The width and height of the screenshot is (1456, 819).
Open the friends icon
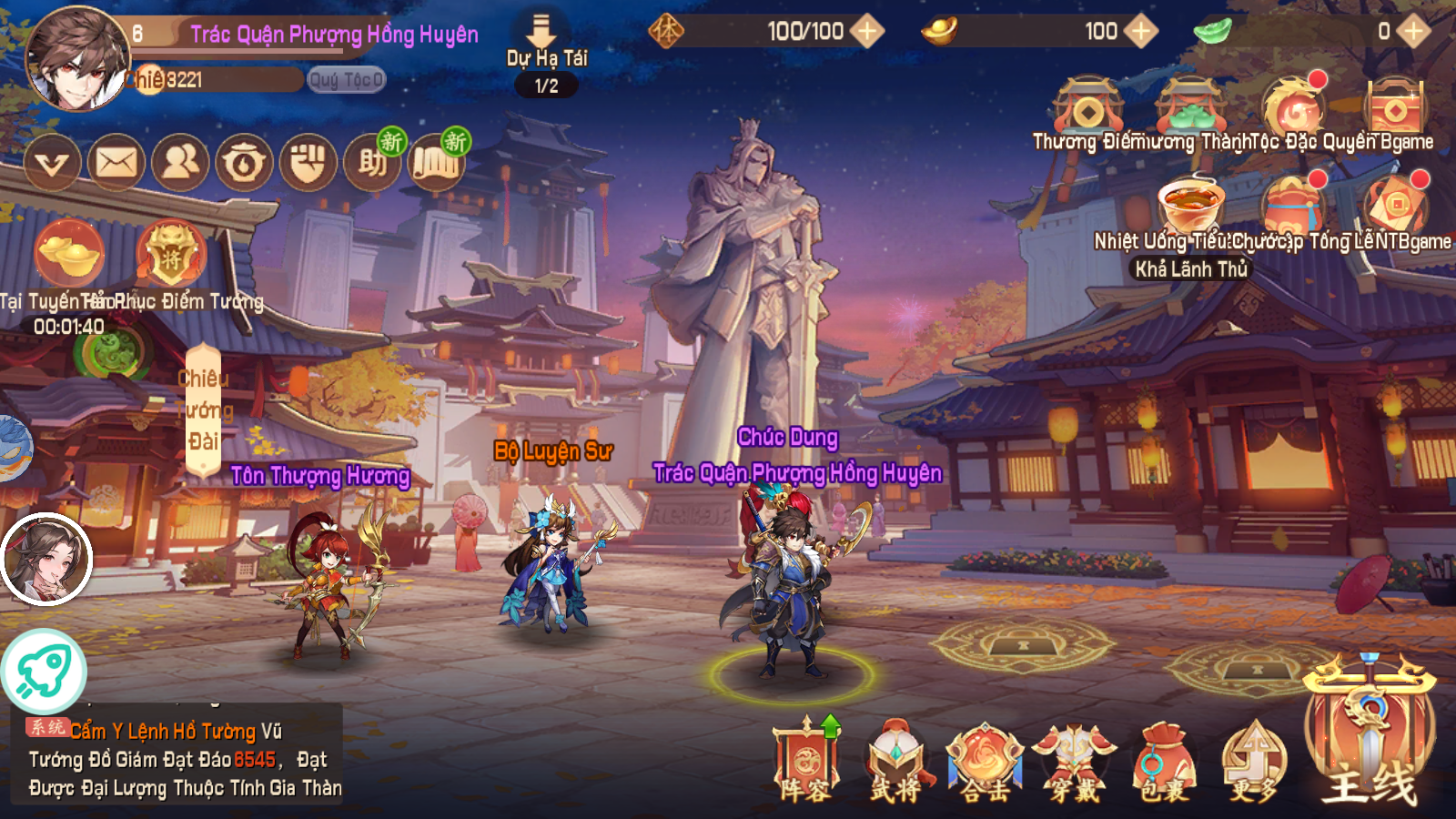180,164
